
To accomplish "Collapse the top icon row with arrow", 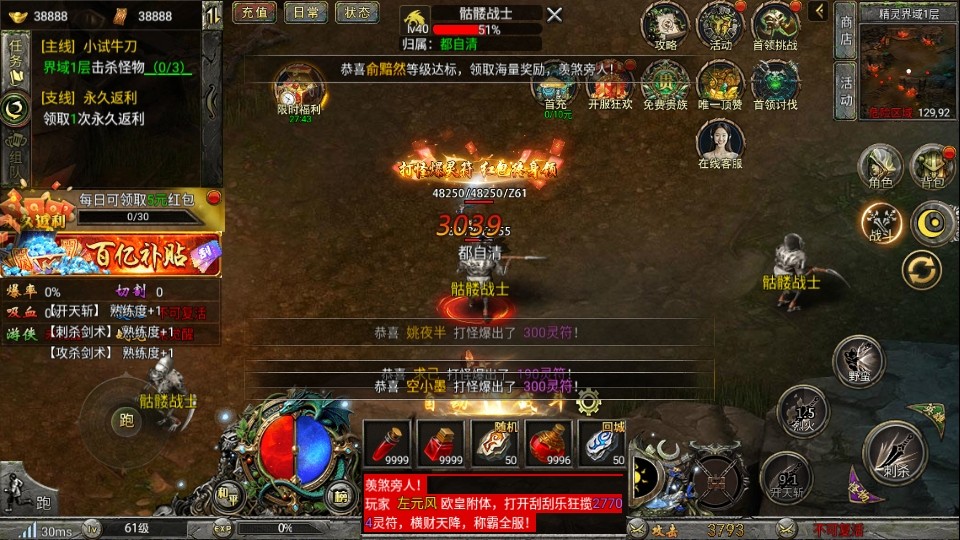I will point(818,11).
